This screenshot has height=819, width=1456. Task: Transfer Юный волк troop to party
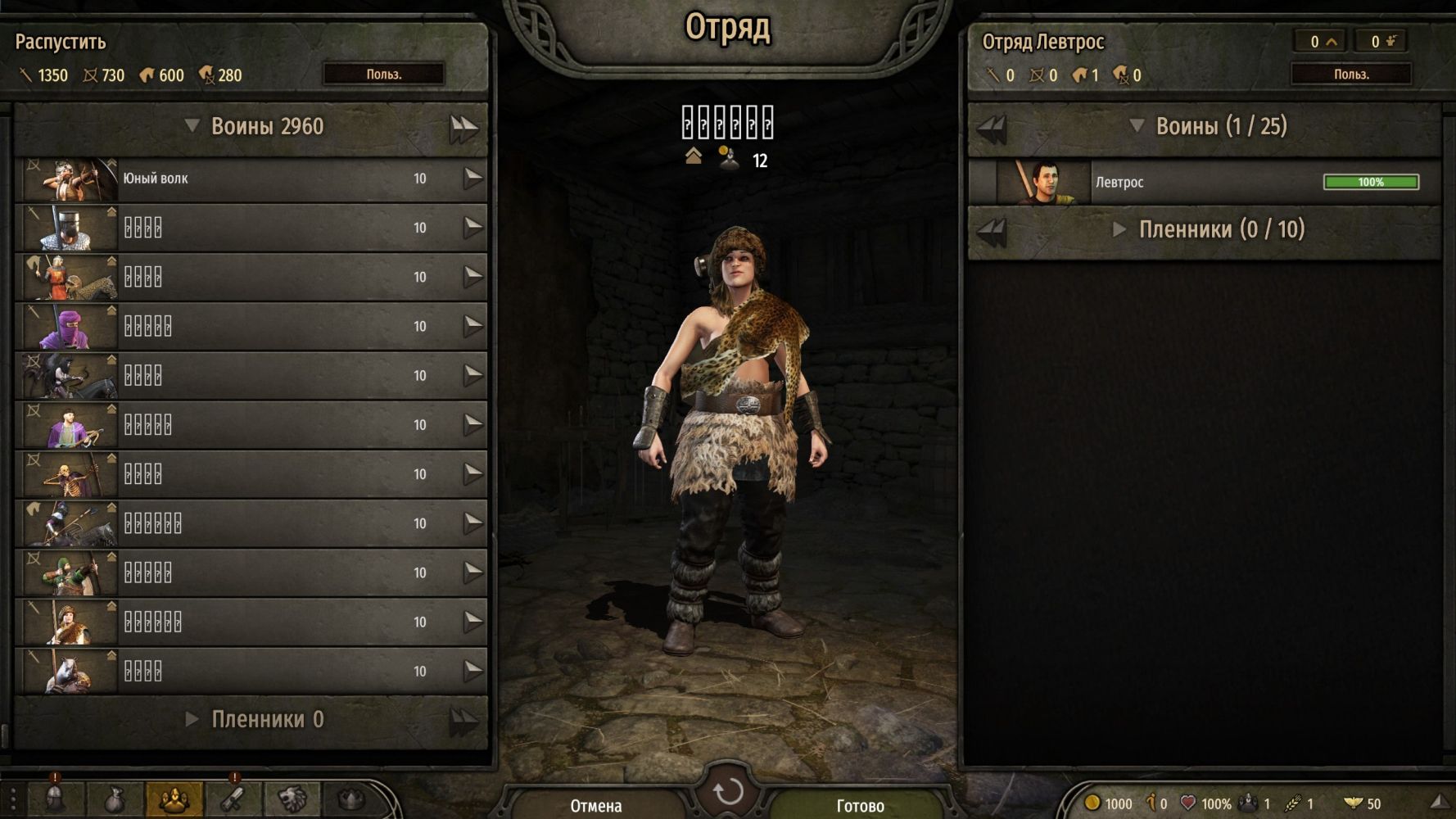[473, 179]
